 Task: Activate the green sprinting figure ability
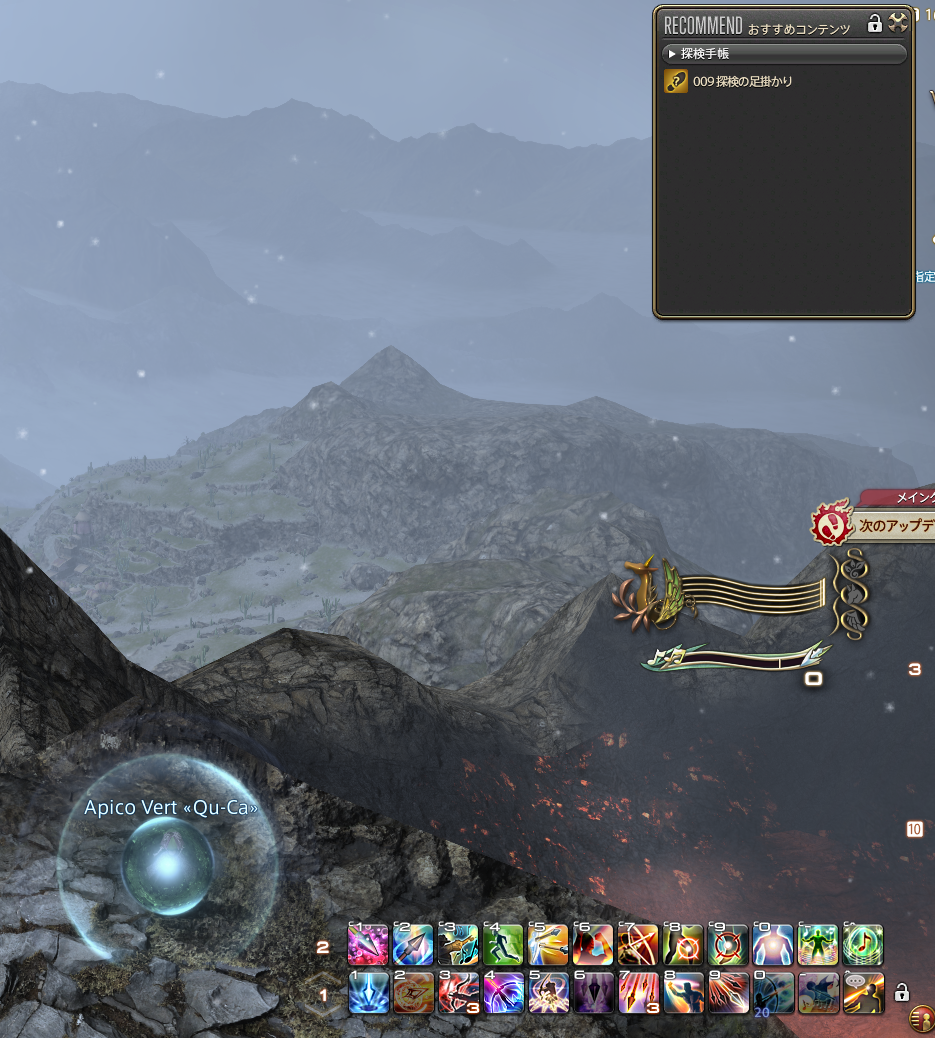click(503, 944)
